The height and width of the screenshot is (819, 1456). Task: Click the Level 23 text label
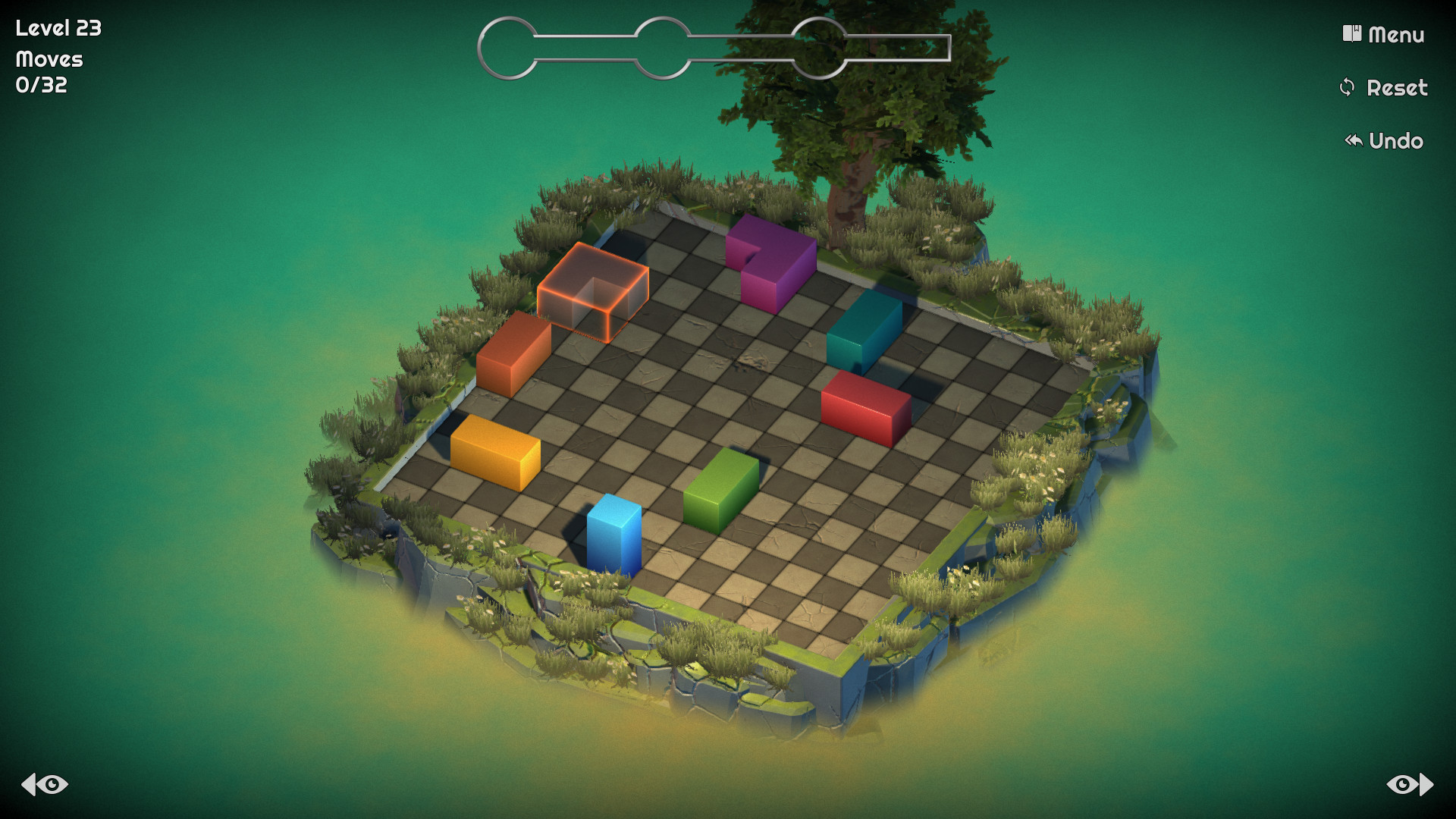click(58, 29)
